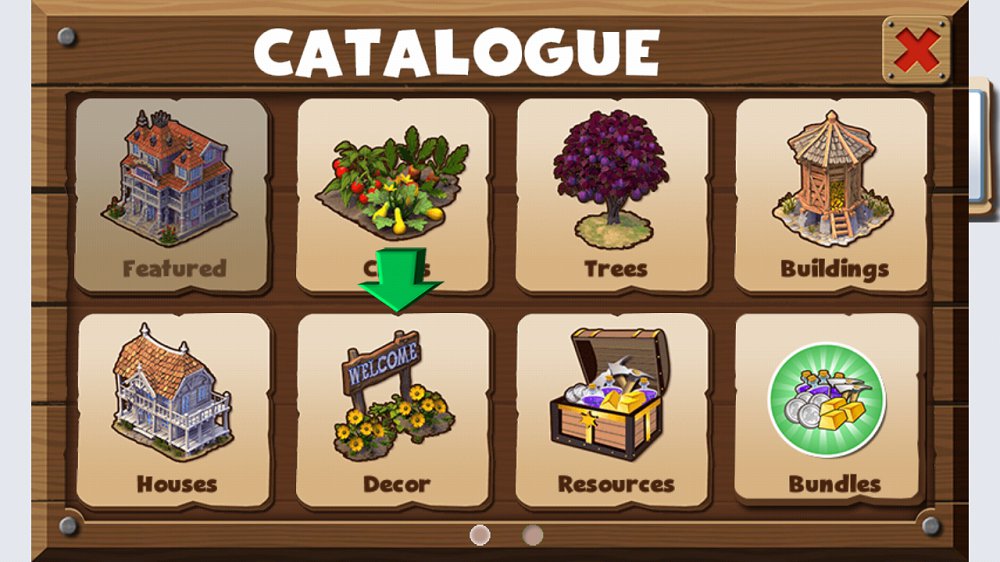Screen dimensions: 1000x562
Task: Show the Resources category
Action: [614, 410]
